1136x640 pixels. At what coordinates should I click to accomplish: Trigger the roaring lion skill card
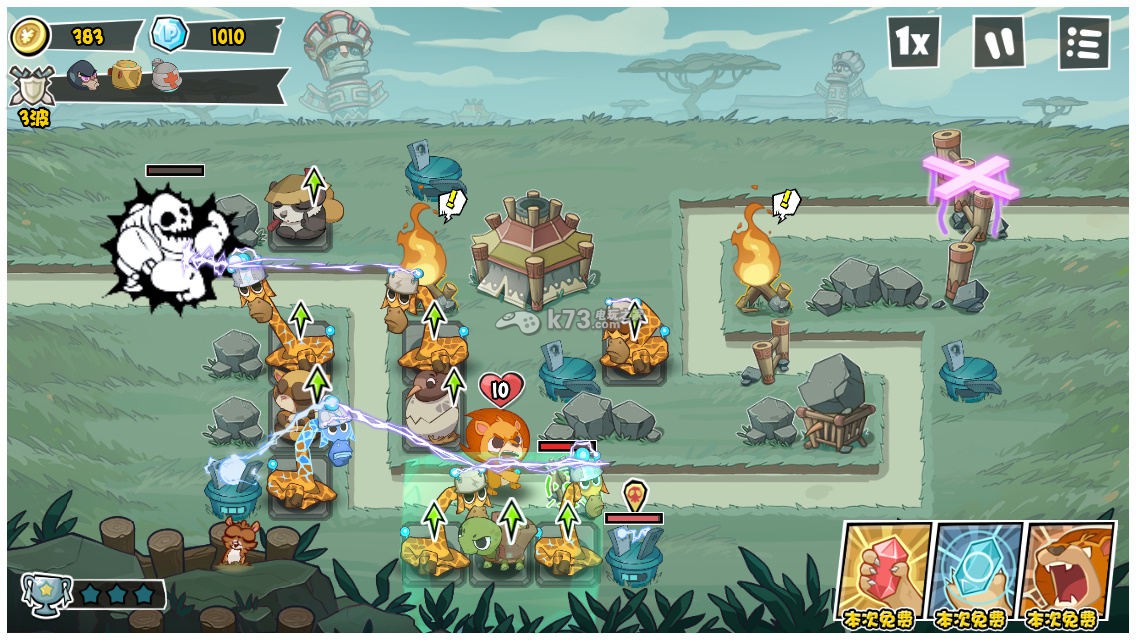click(1068, 570)
